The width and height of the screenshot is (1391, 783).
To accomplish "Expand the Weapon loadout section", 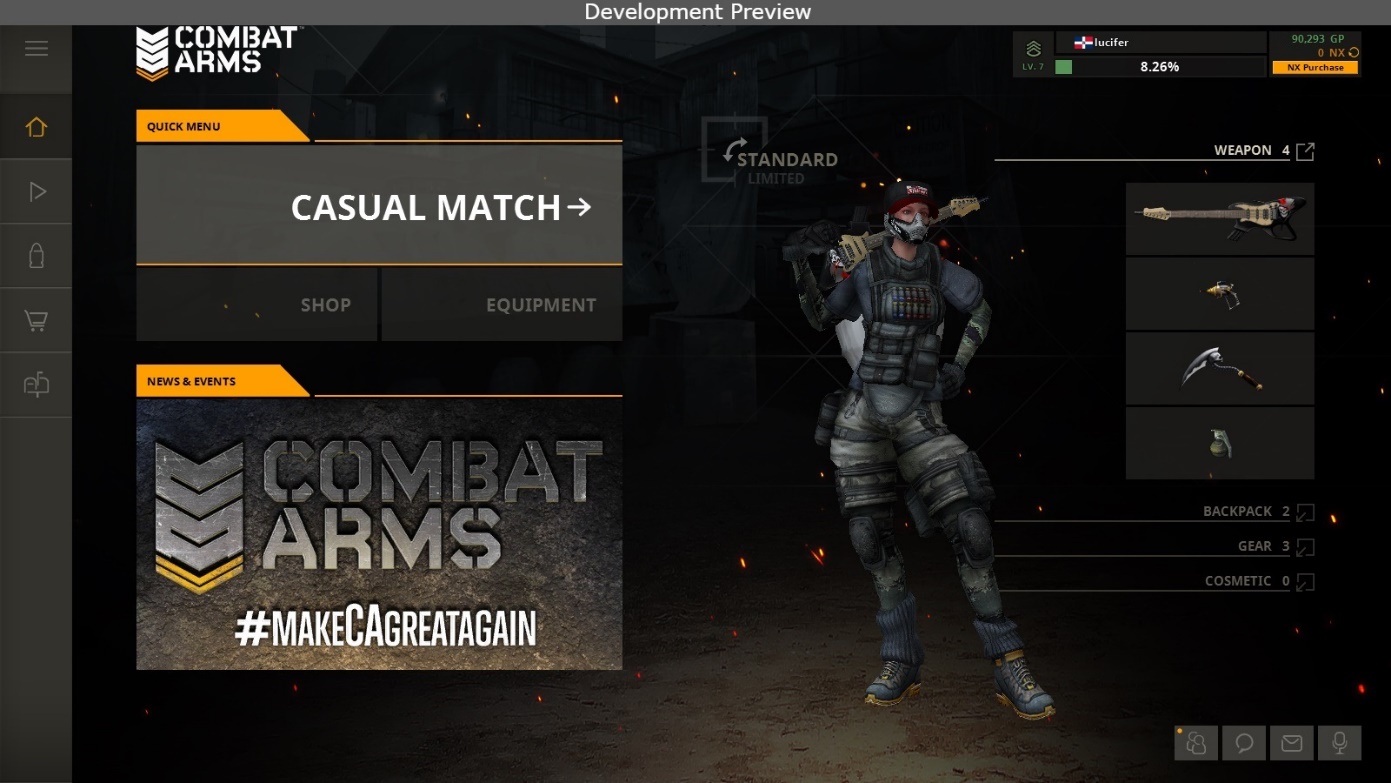I will pyautogui.click(x=1305, y=151).
